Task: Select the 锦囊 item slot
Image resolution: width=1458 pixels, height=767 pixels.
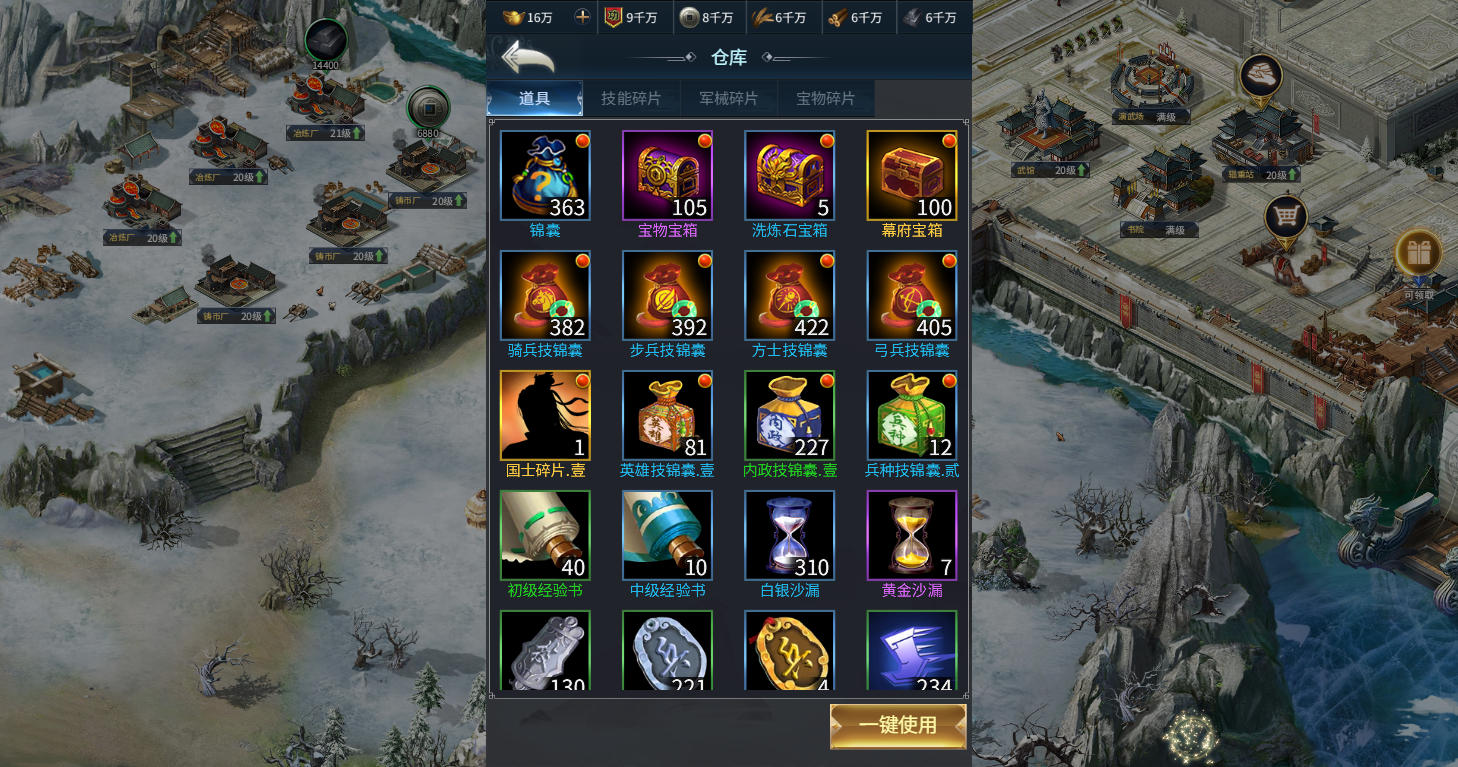Action: [545, 176]
